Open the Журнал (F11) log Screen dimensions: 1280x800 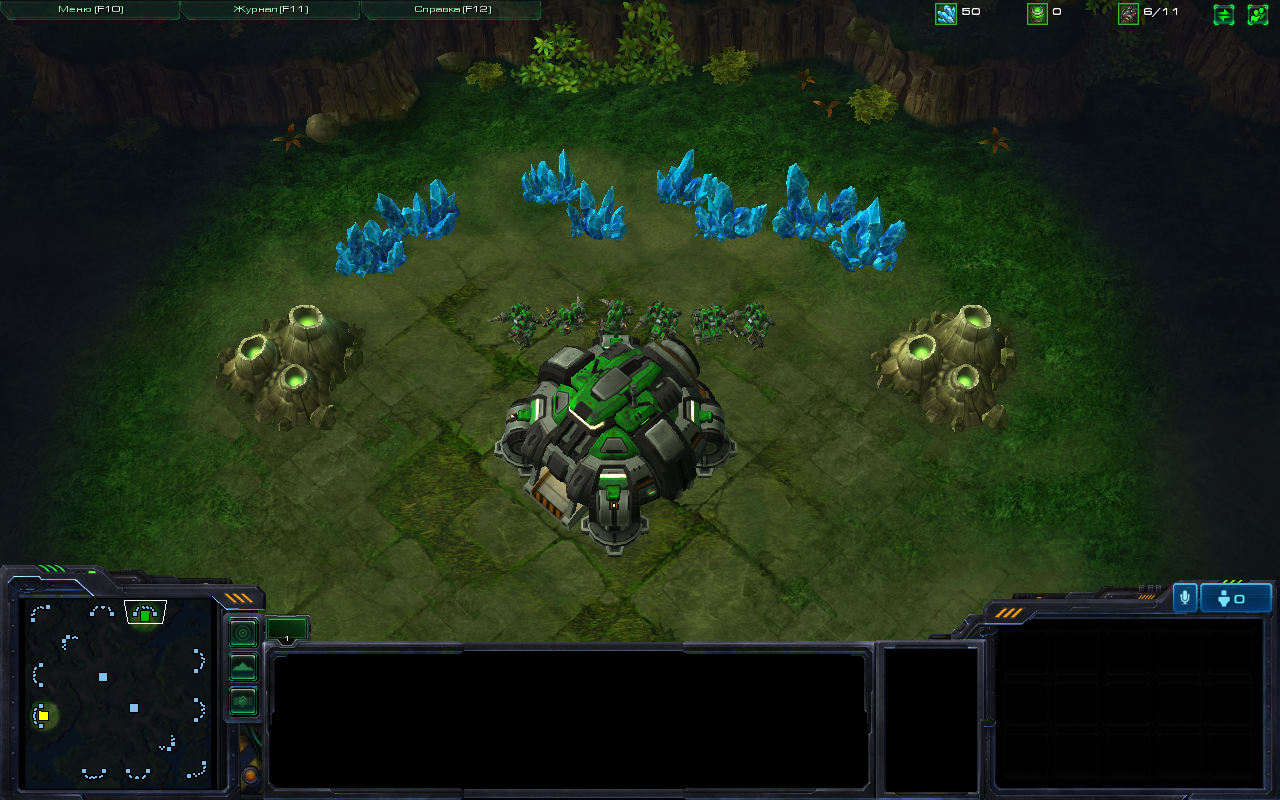(270, 10)
